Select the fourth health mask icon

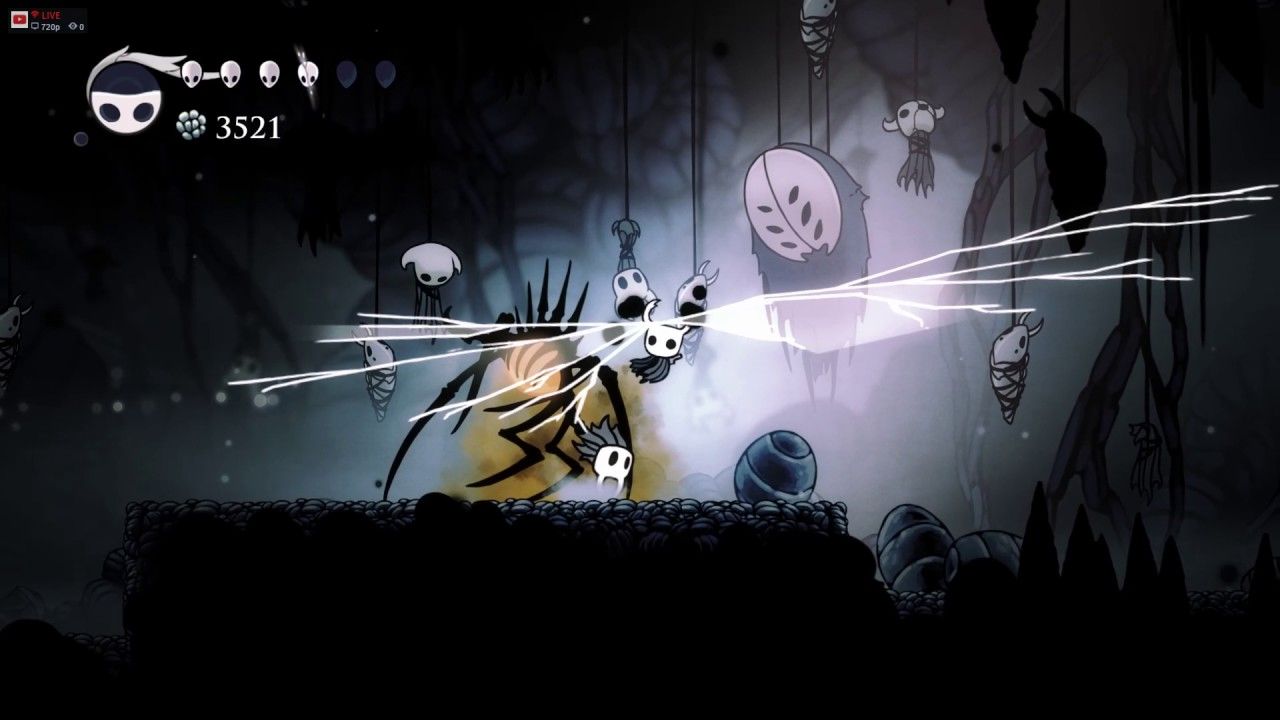click(307, 74)
